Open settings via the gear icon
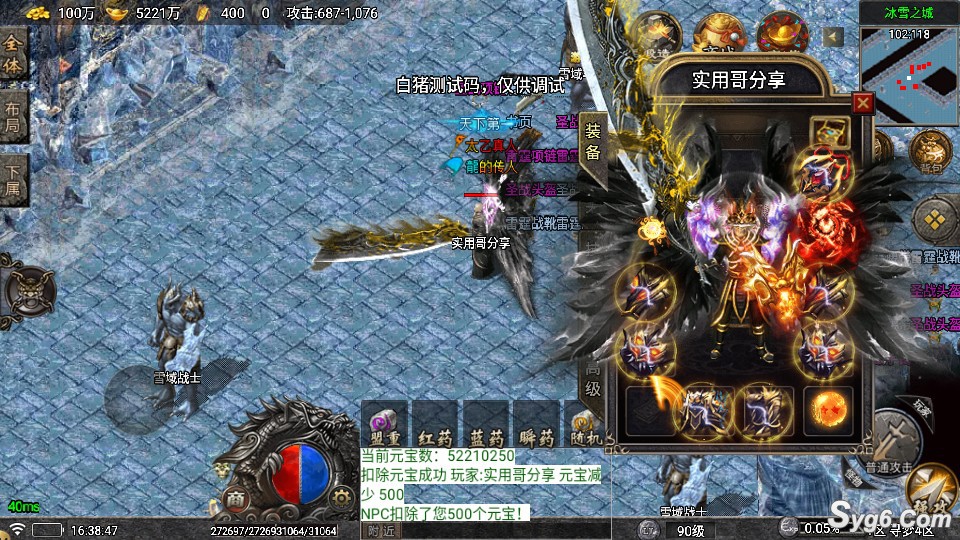 point(342,496)
